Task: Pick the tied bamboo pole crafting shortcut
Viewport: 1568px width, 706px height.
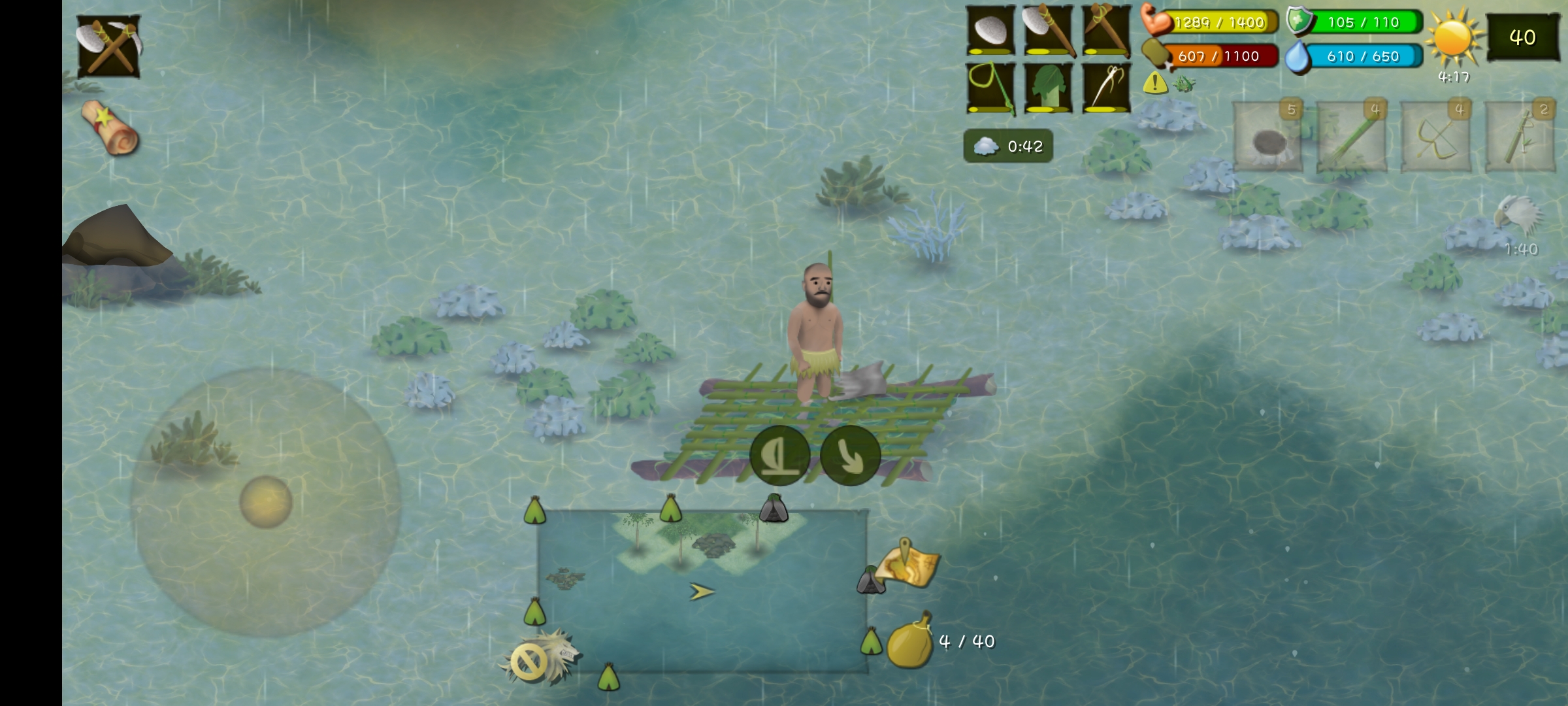Action: (x=1520, y=137)
